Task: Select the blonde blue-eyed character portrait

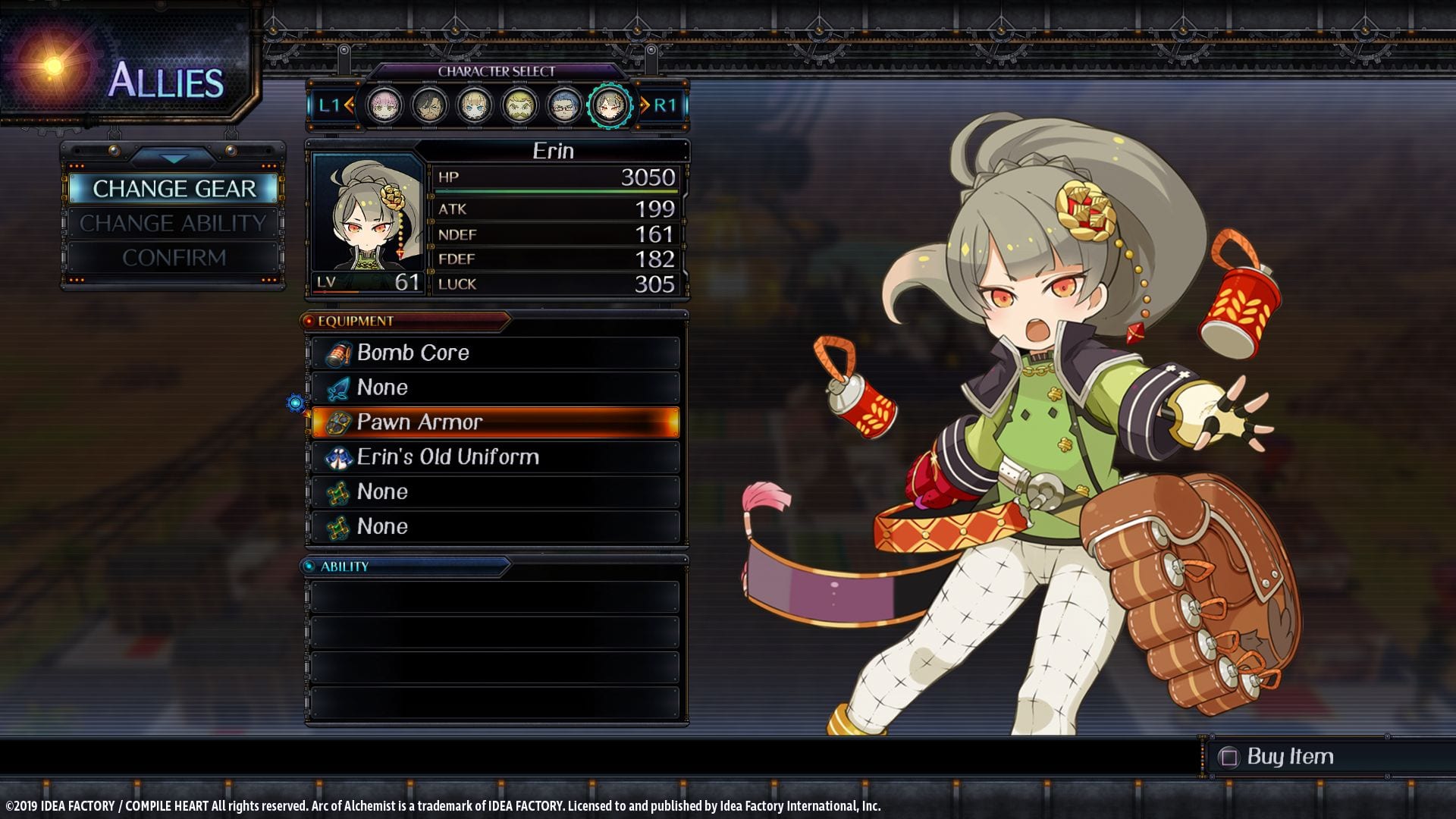Action: [x=475, y=105]
